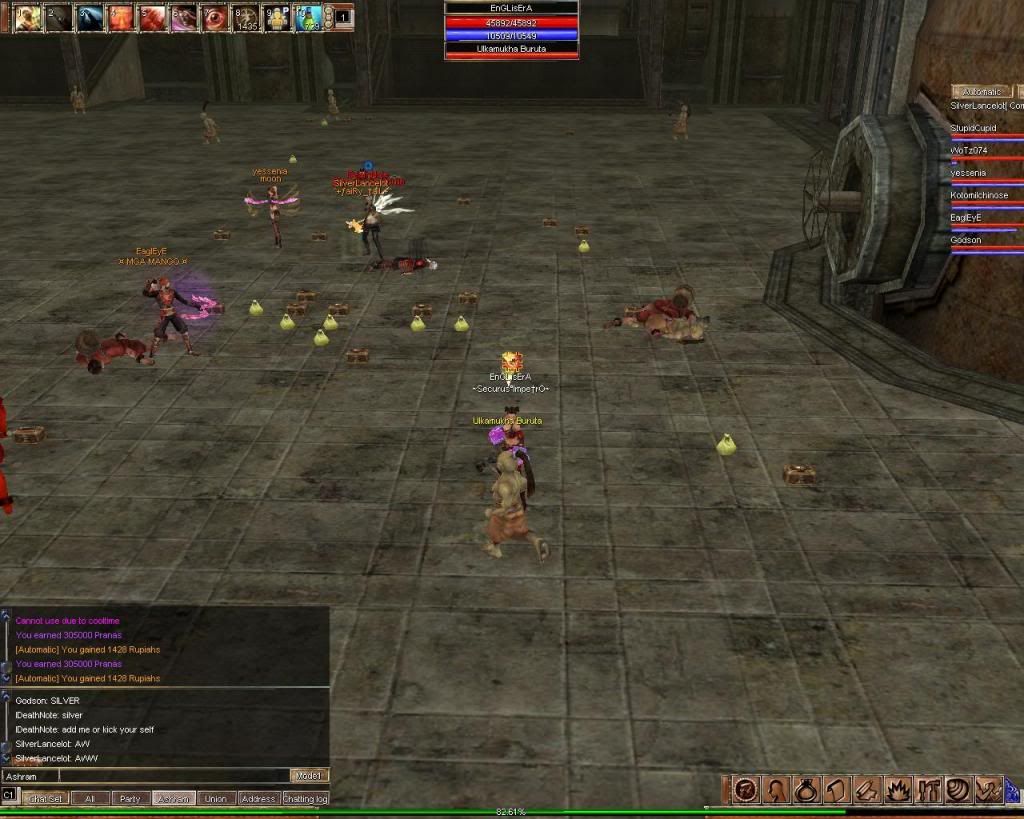
Task: Activate the red eye skill in hotbar
Action: [213, 17]
